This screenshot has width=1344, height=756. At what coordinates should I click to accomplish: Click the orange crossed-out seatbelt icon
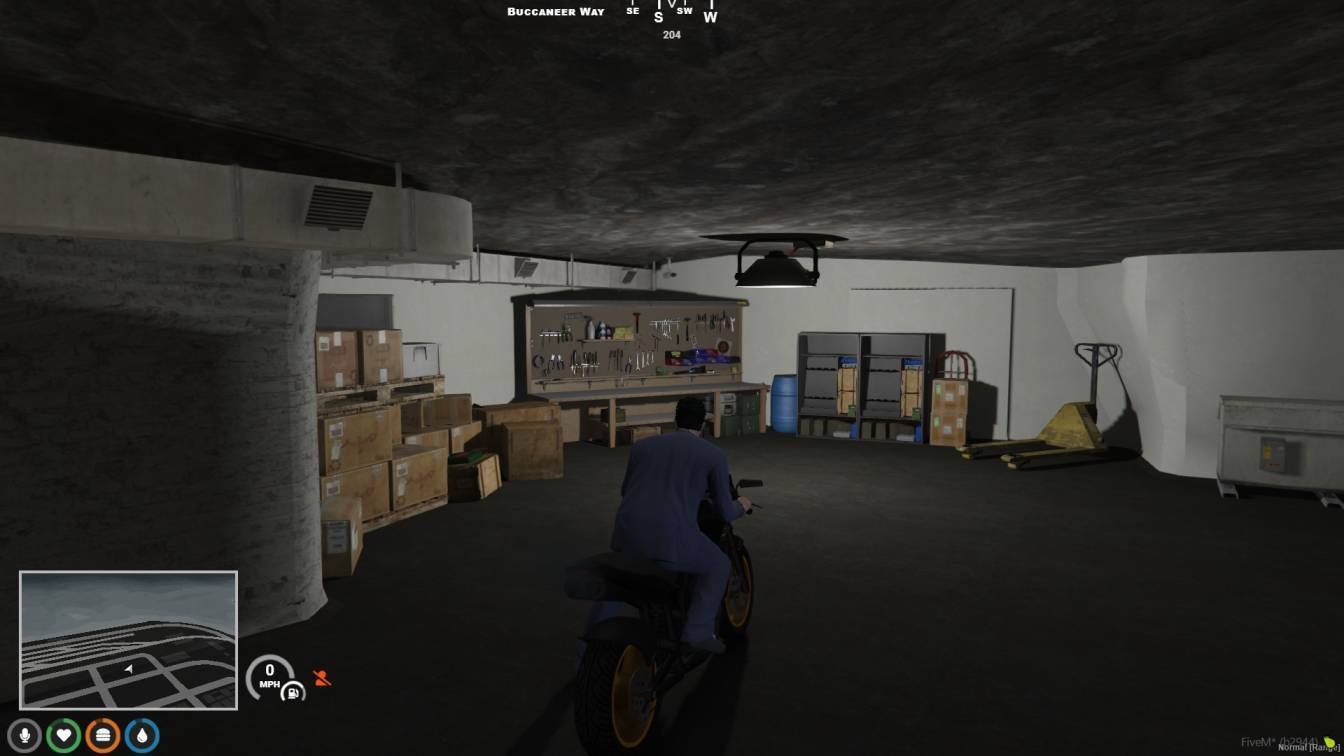click(x=322, y=678)
